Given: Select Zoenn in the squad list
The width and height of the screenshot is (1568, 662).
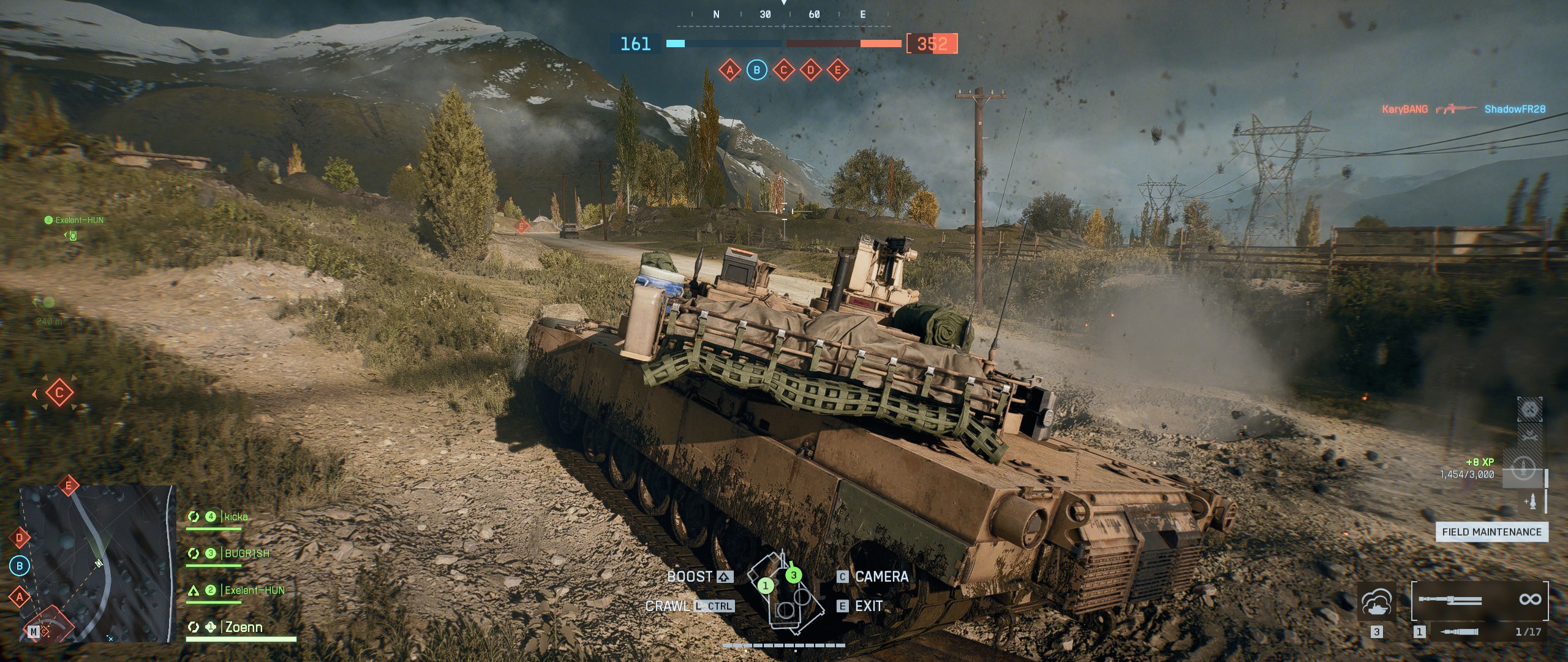Looking at the screenshot, I should pyautogui.click(x=244, y=627).
